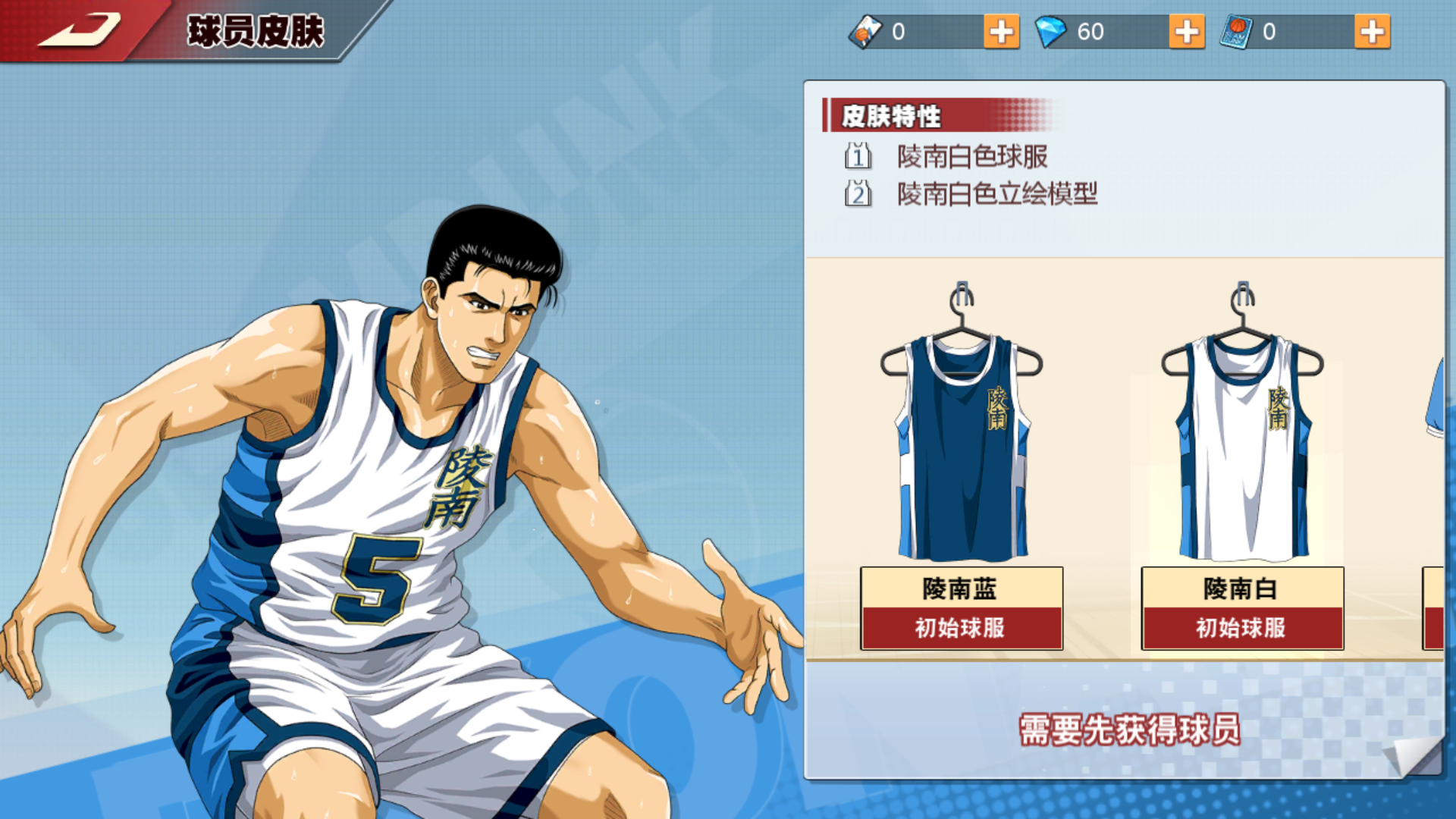The height and width of the screenshot is (819, 1456).
Task: Click the 球员皮肤 title banner
Action: tap(258, 30)
